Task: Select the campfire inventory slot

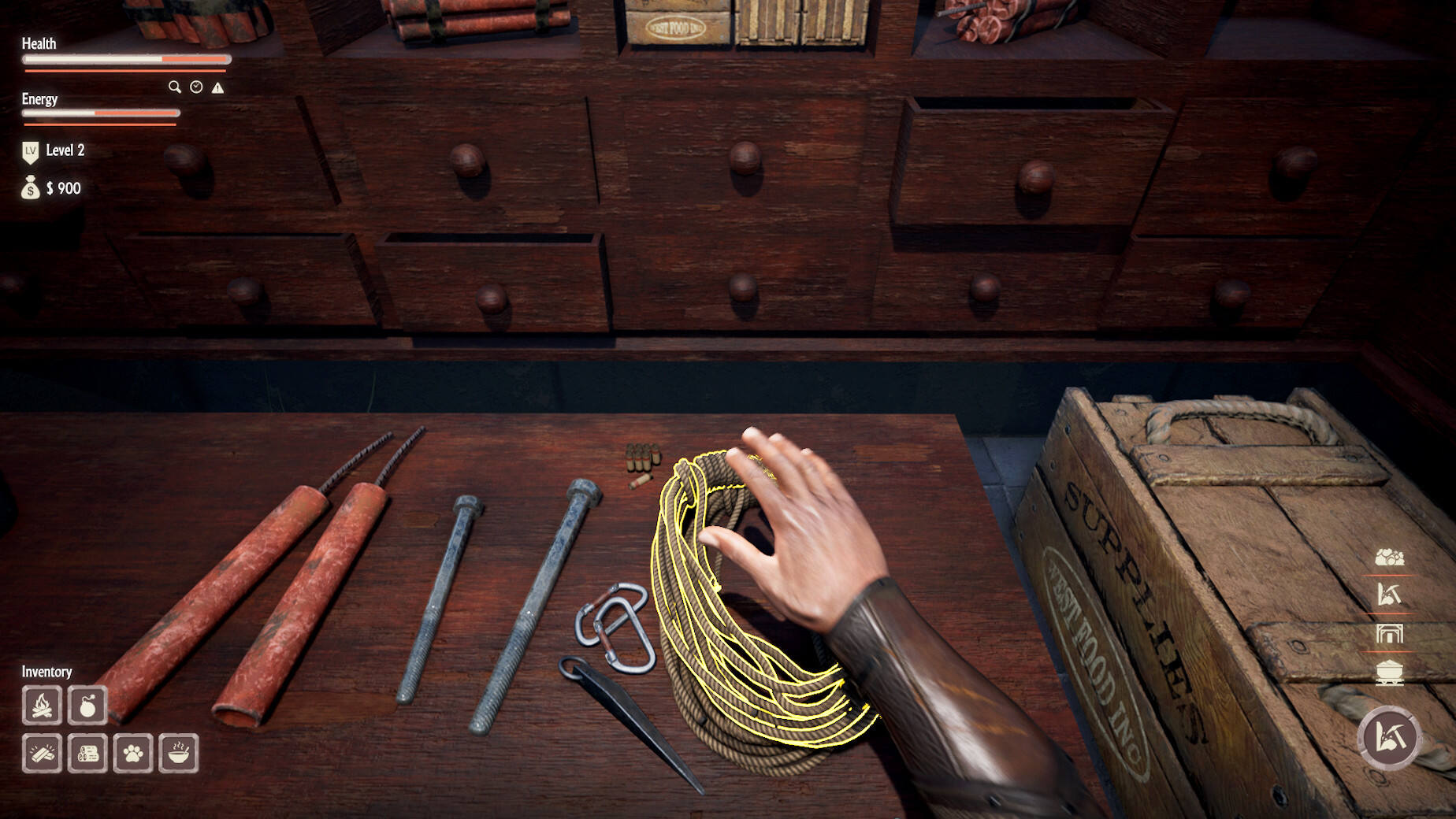Action: [42, 705]
